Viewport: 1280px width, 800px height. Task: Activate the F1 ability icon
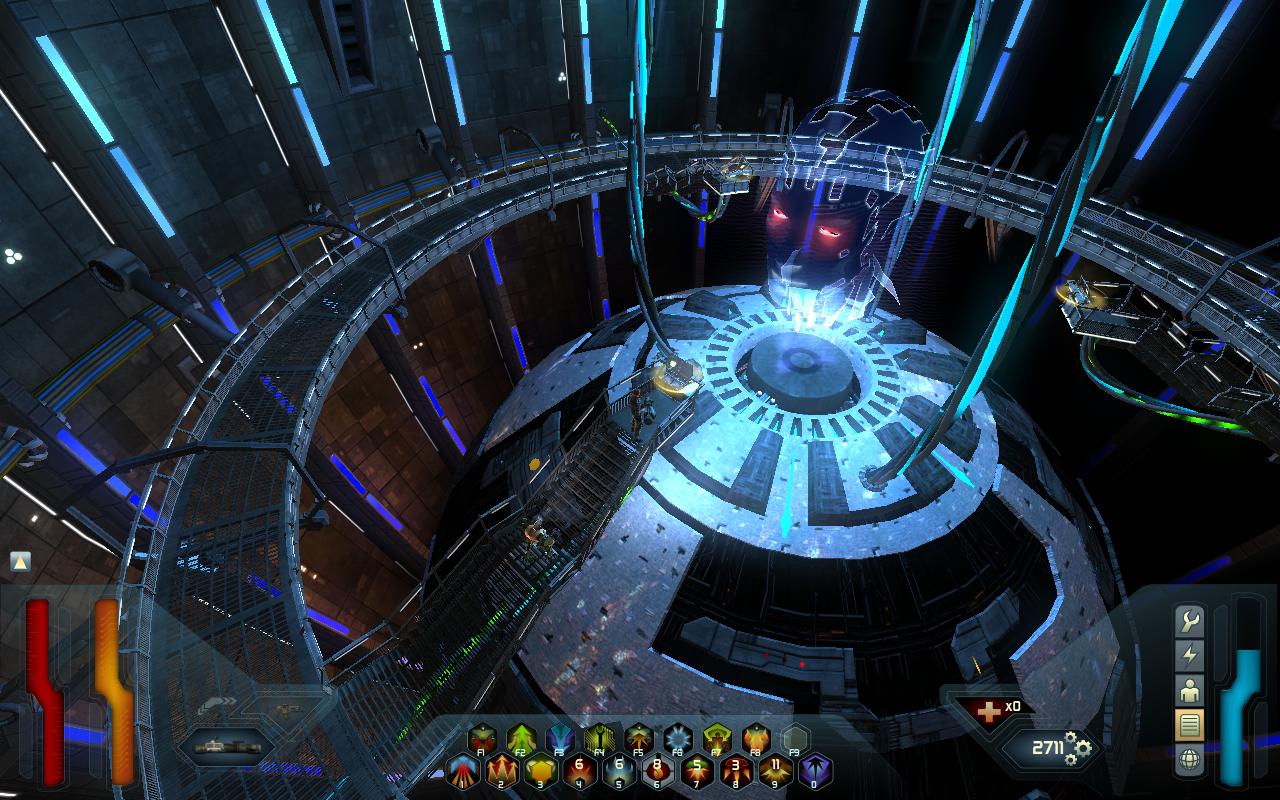click(481, 738)
